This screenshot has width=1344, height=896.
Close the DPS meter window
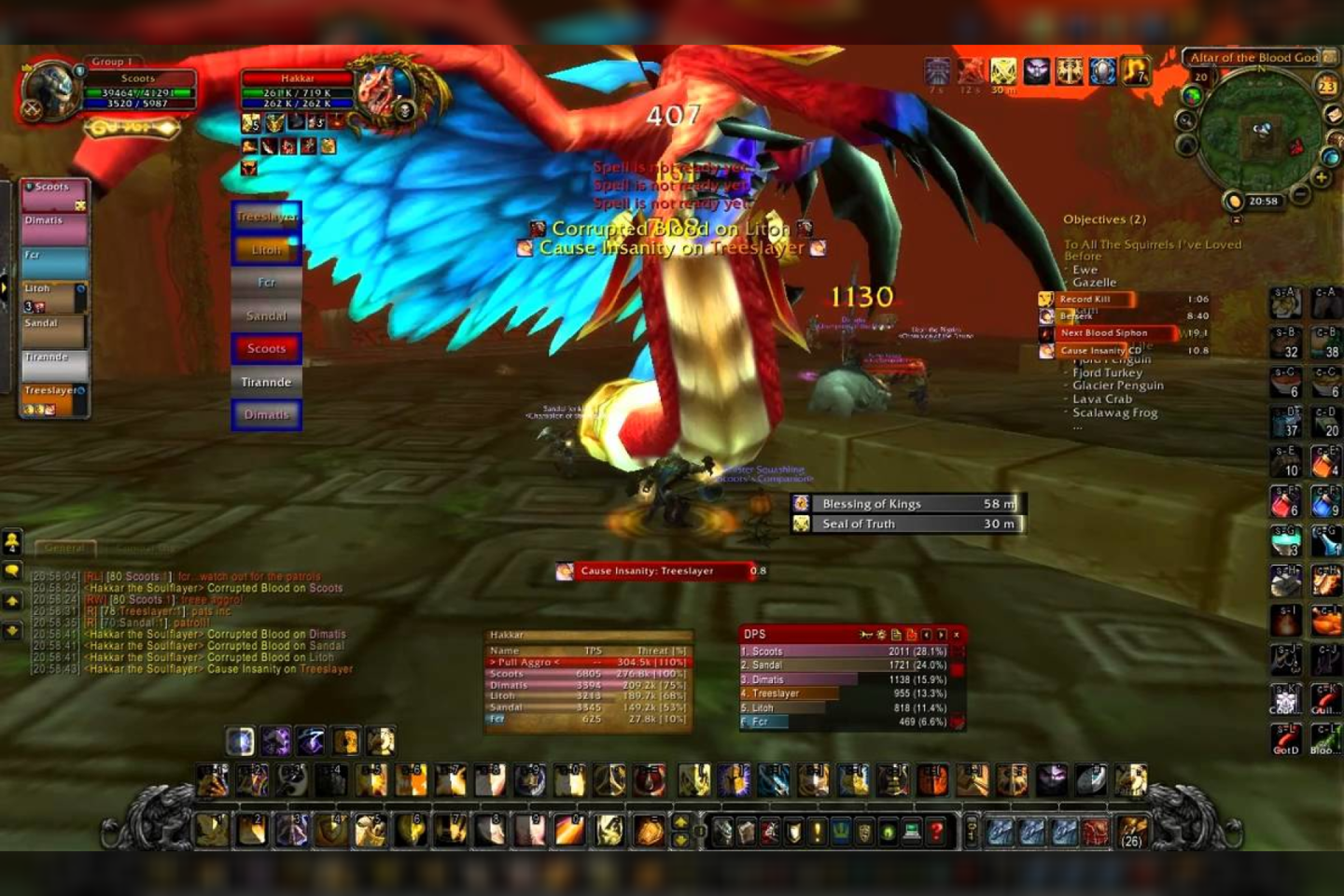pos(957,635)
